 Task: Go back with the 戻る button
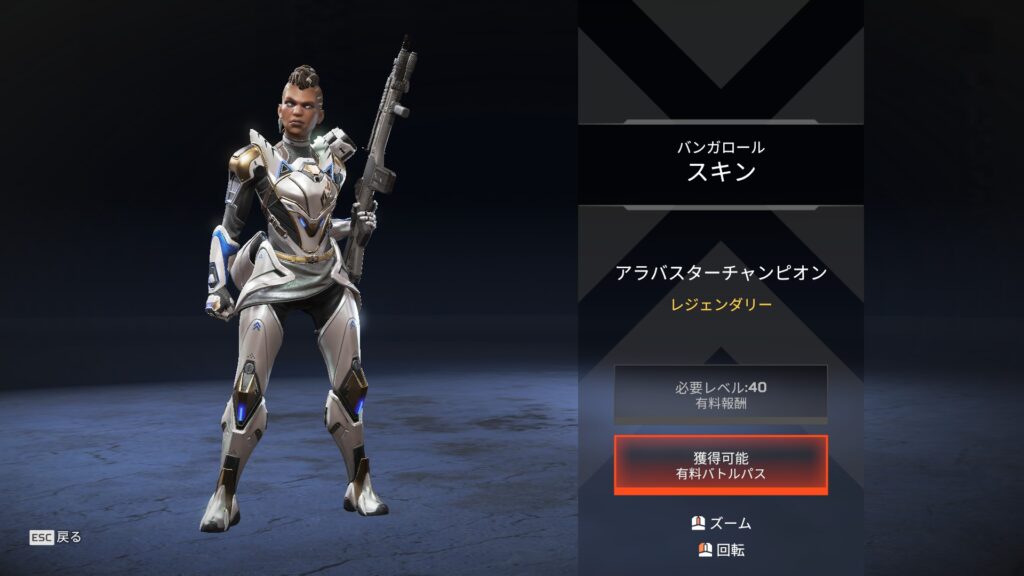click(56, 537)
